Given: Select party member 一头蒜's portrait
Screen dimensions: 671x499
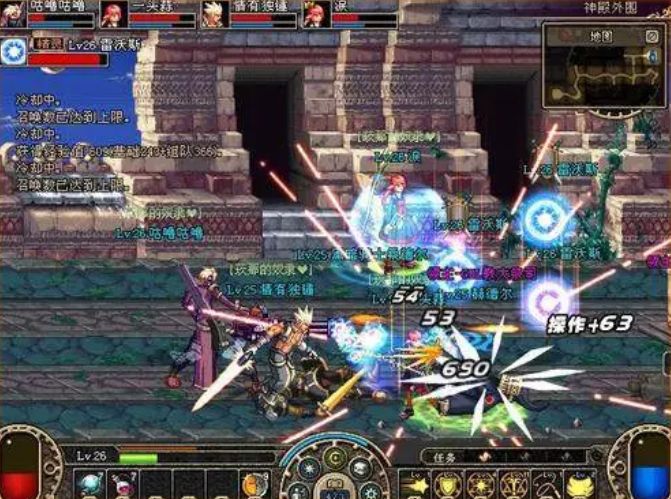Looking at the screenshot, I should pyautogui.click(x=112, y=13).
